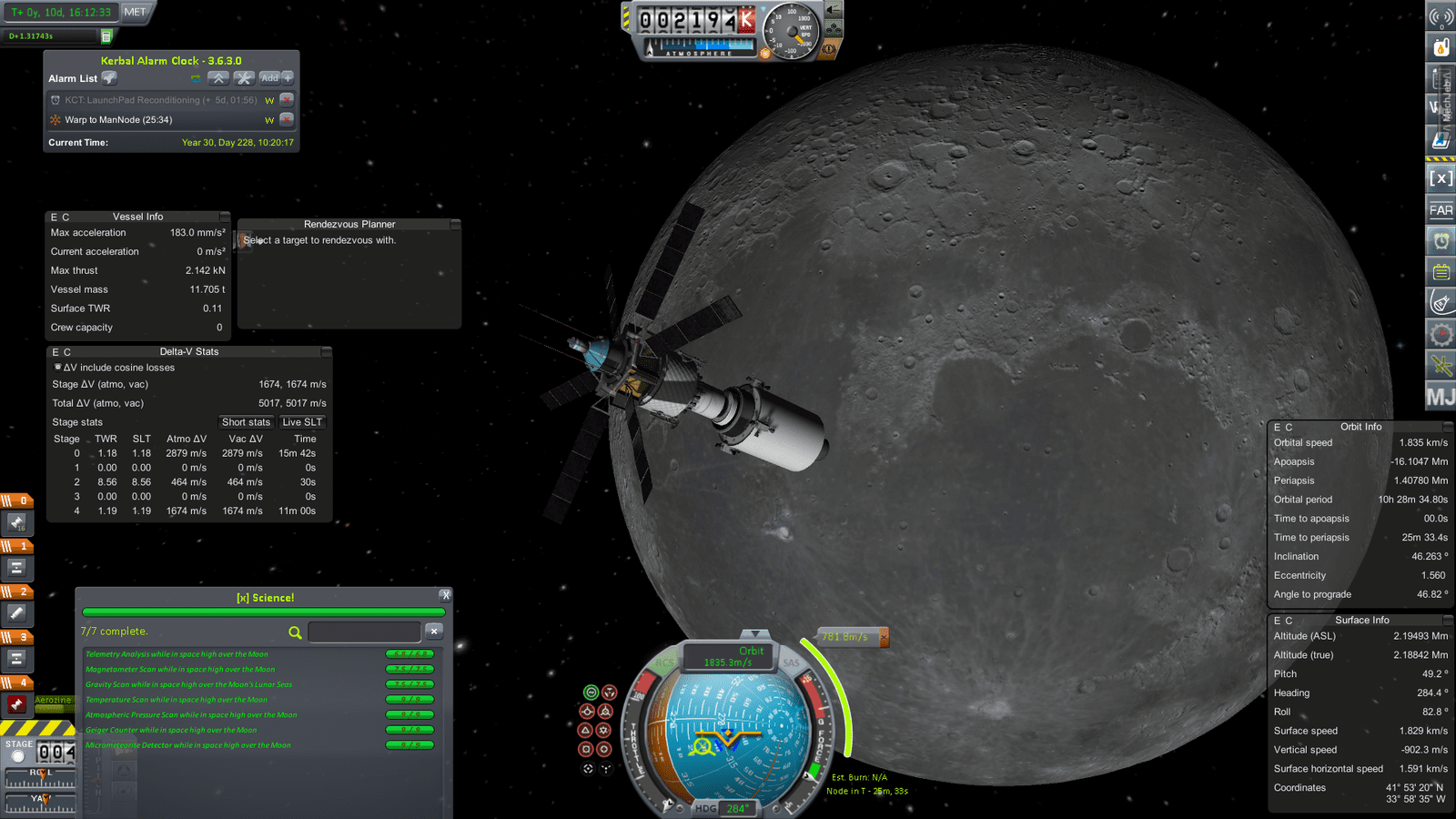Focus the science checklist search field
Image resolution: width=1456 pixels, height=819 pixels.
364,632
